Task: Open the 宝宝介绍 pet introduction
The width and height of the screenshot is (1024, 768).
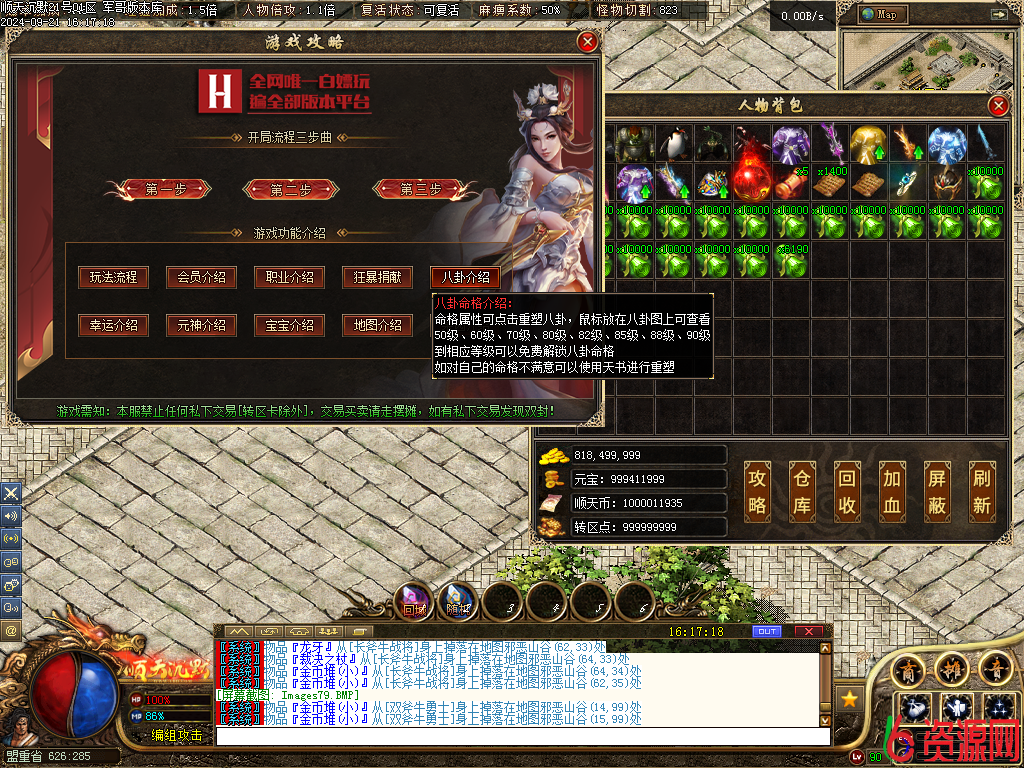Action: (289, 325)
